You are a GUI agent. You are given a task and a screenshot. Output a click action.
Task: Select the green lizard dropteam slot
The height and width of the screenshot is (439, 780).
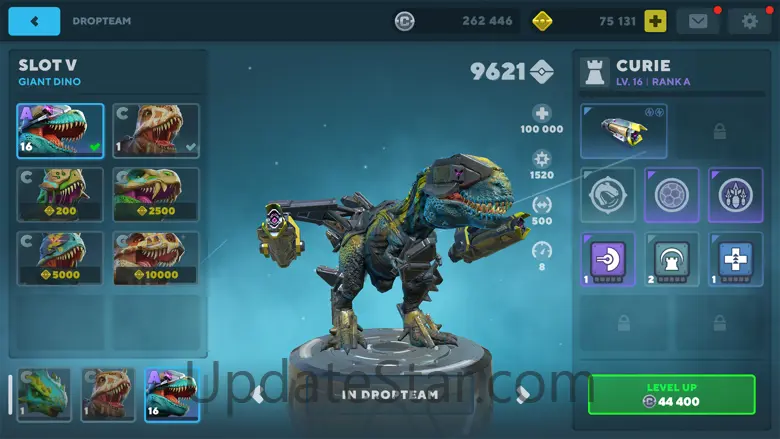point(44,394)
